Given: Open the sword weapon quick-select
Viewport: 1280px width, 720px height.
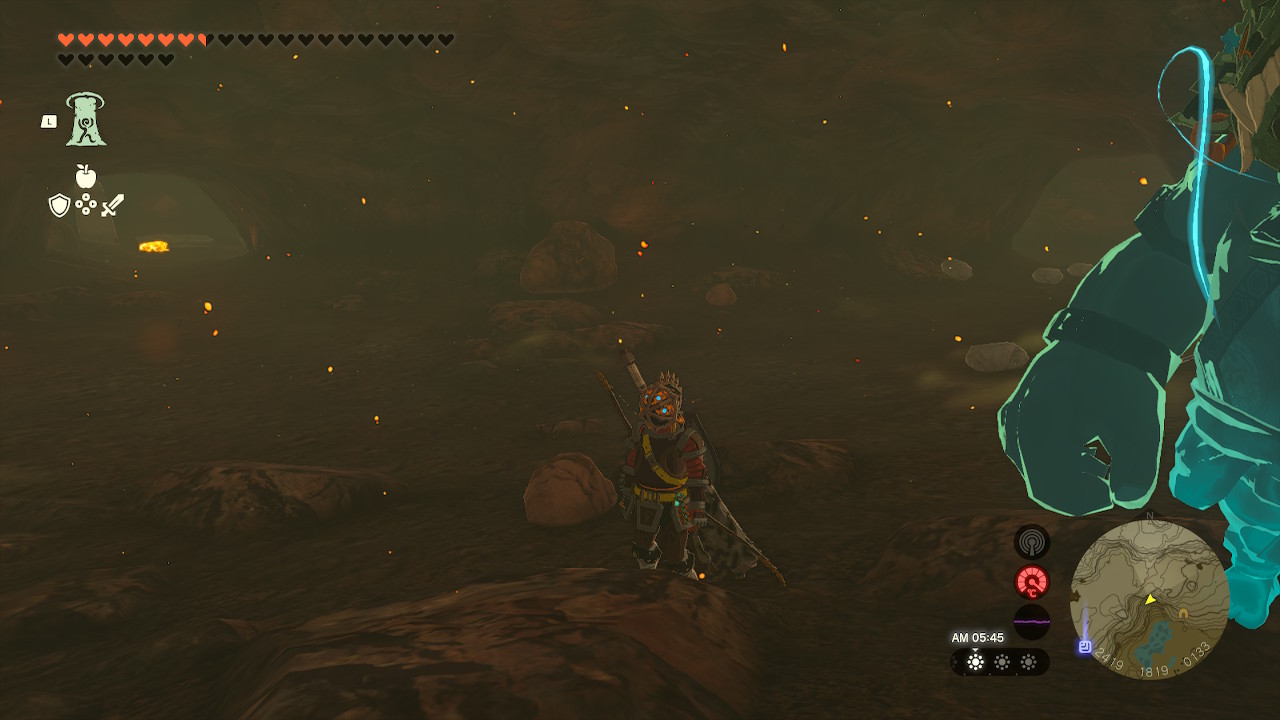Looking at the screenshot, I should click(x=112, y=205).
